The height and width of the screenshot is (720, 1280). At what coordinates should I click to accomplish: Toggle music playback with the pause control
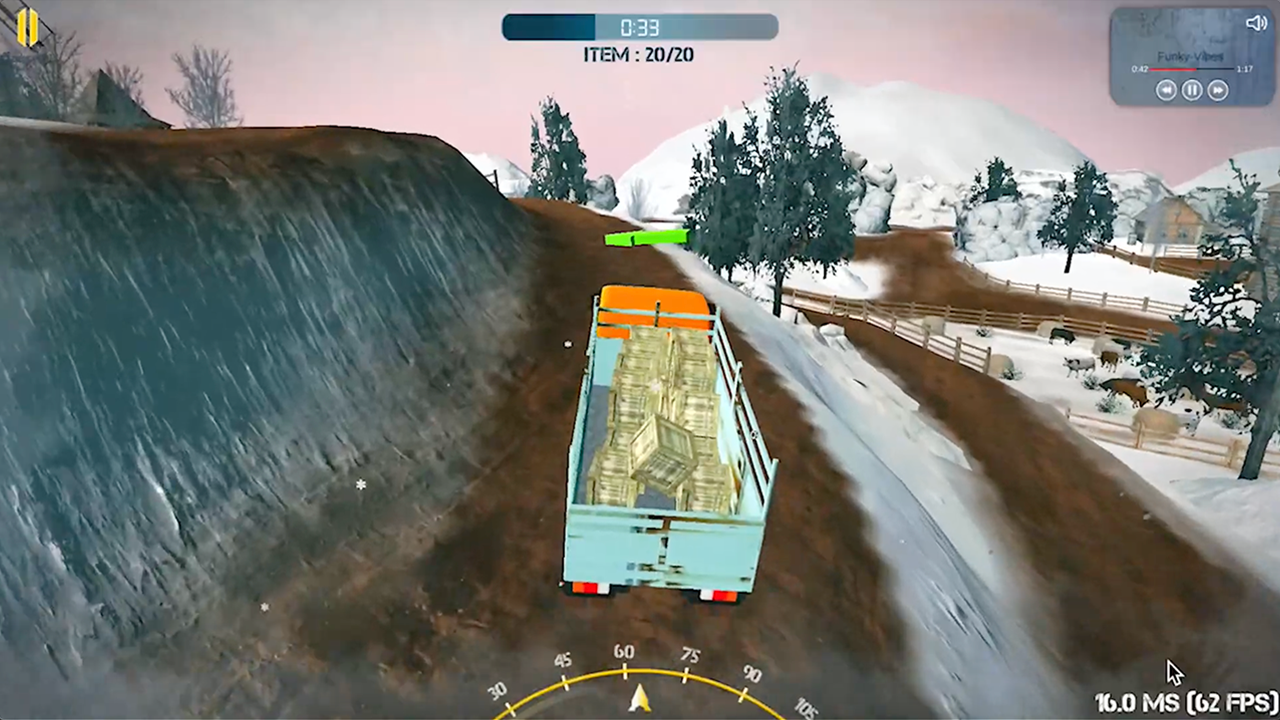1192,90
